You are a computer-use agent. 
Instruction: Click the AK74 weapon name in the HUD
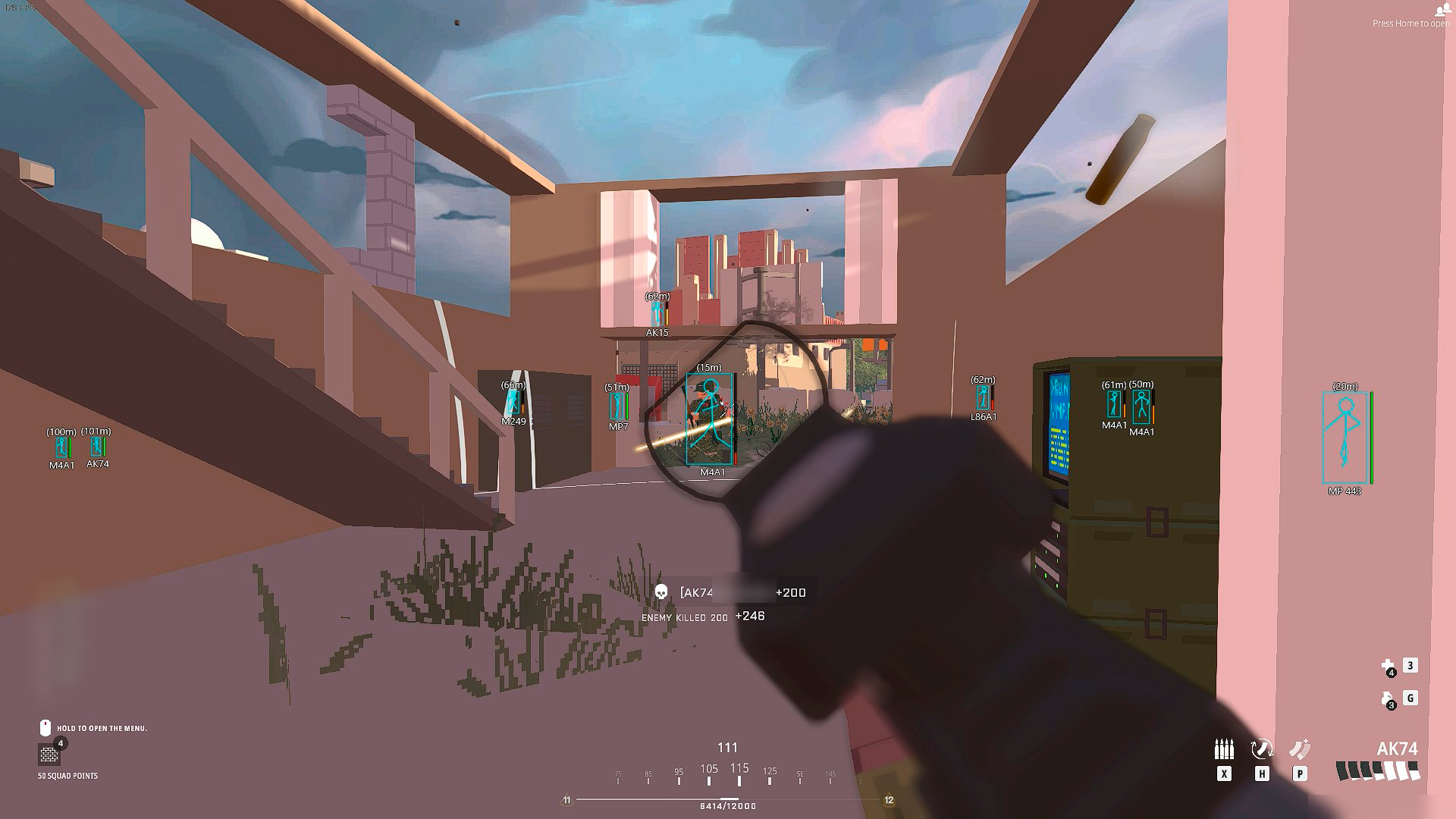pos(1398,748)
